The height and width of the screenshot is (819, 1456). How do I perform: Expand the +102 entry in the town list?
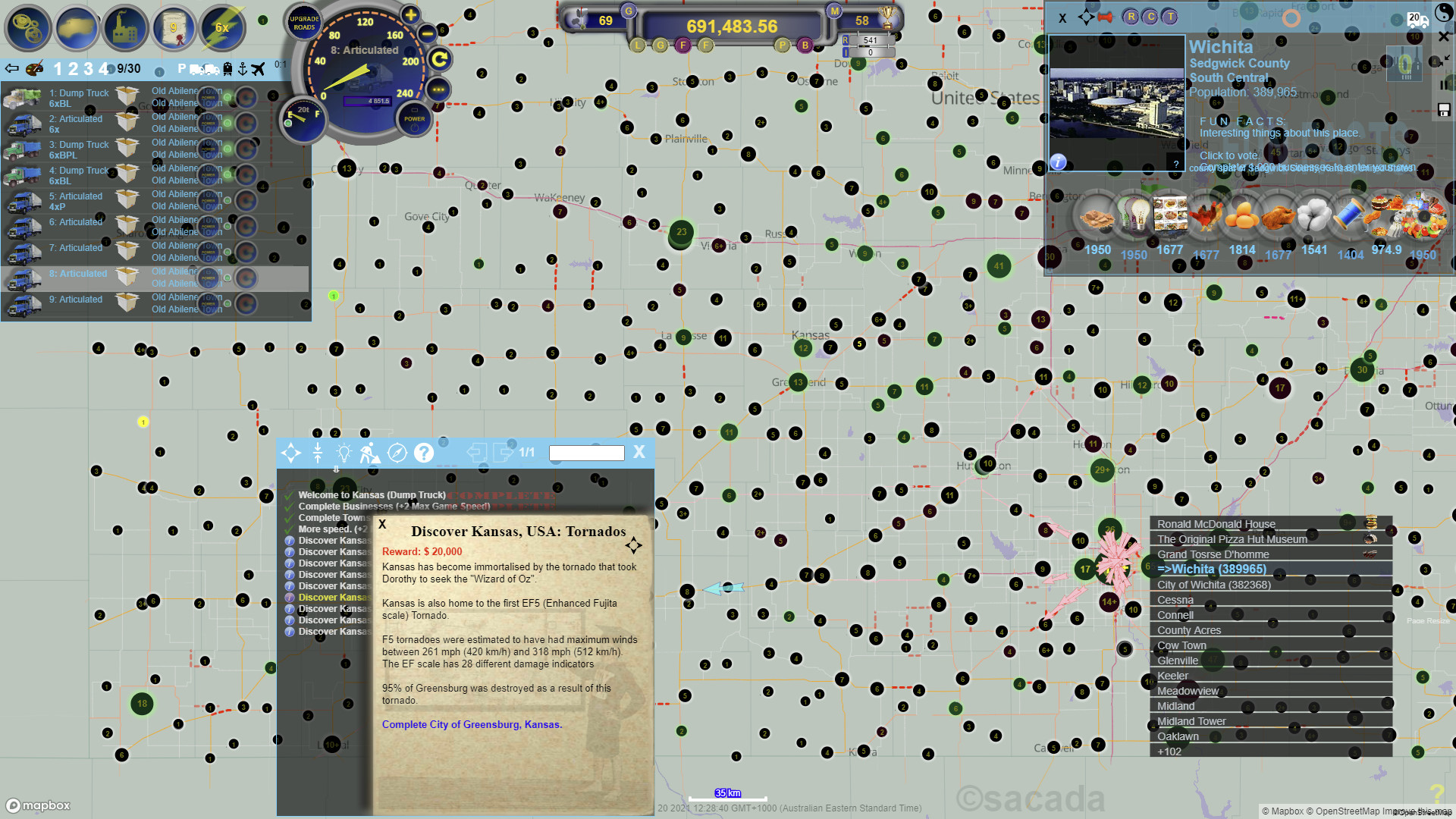1168,752
